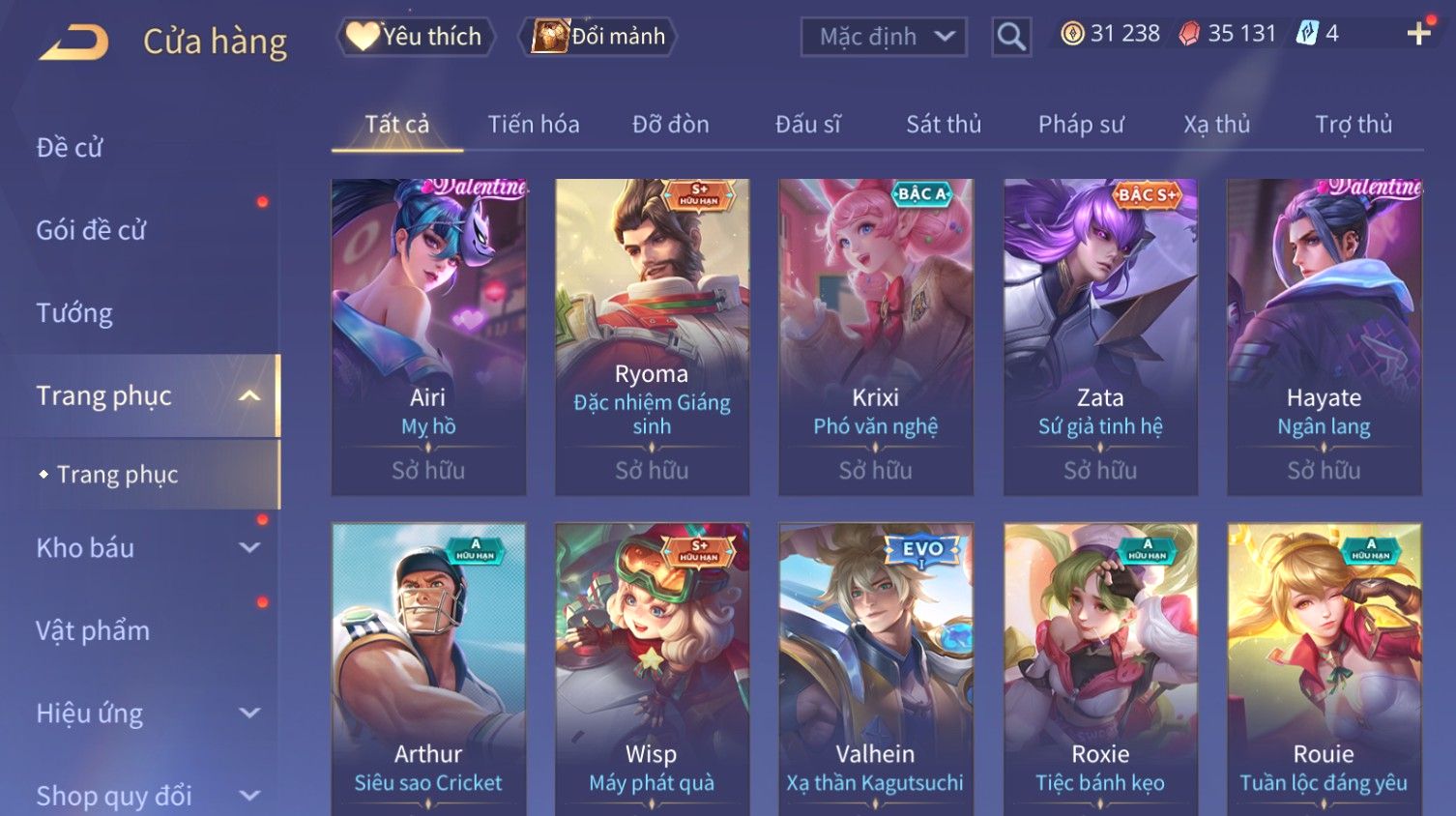The height and width of the screenshot is (816, 1456).
Task: Select the Đỡ đòn category tab
Action: tap(670, 125)
